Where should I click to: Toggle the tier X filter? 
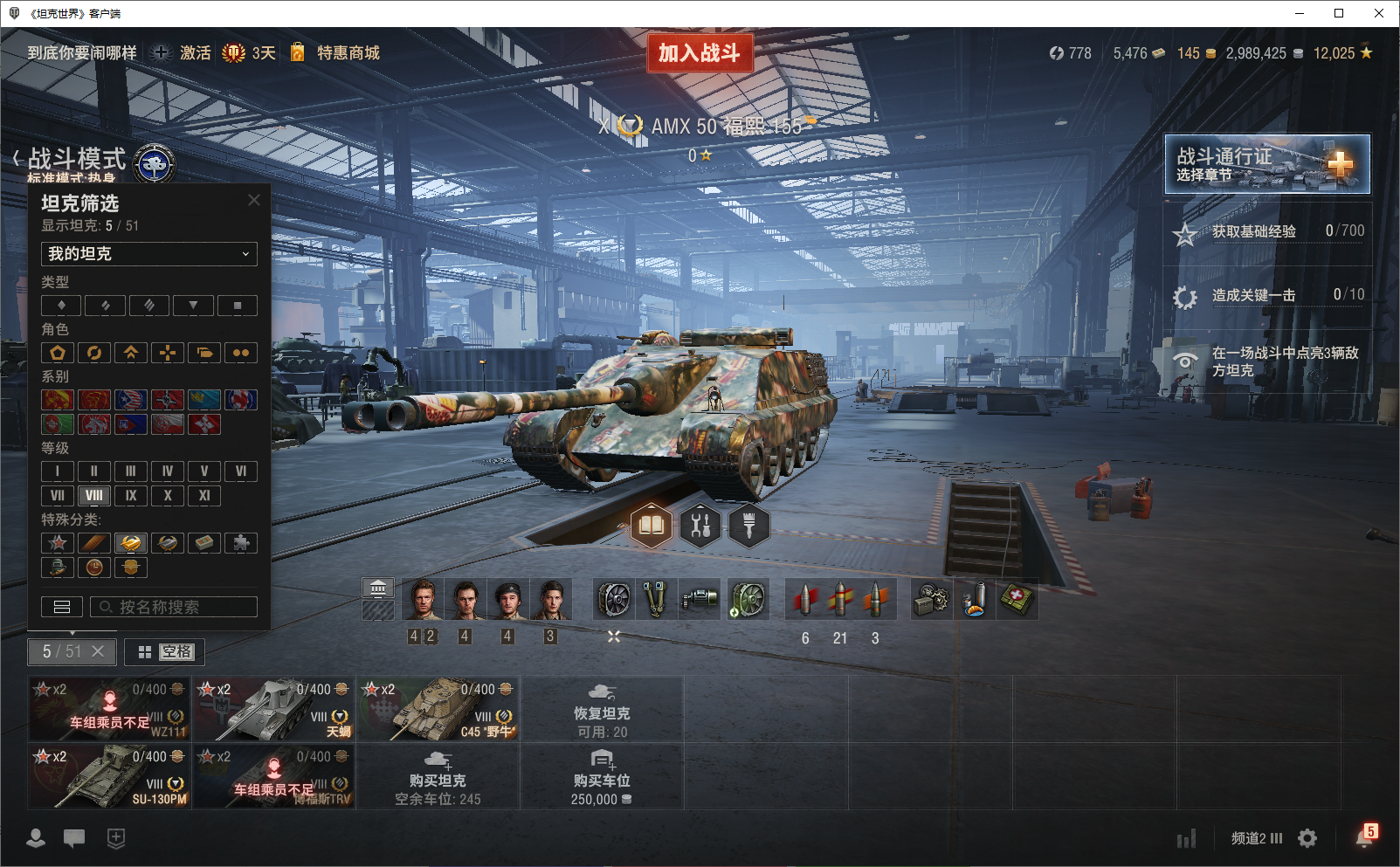coord(168,496)
